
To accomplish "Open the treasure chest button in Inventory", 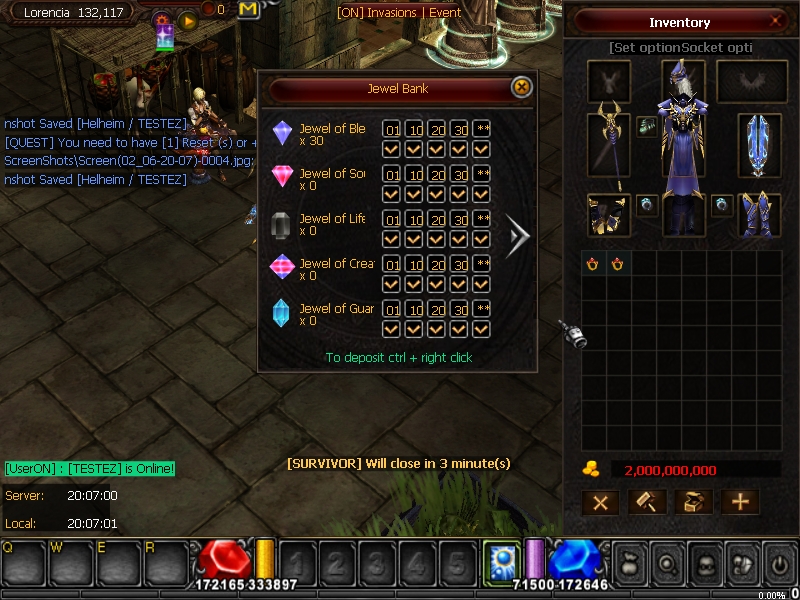I will (693, 503).
